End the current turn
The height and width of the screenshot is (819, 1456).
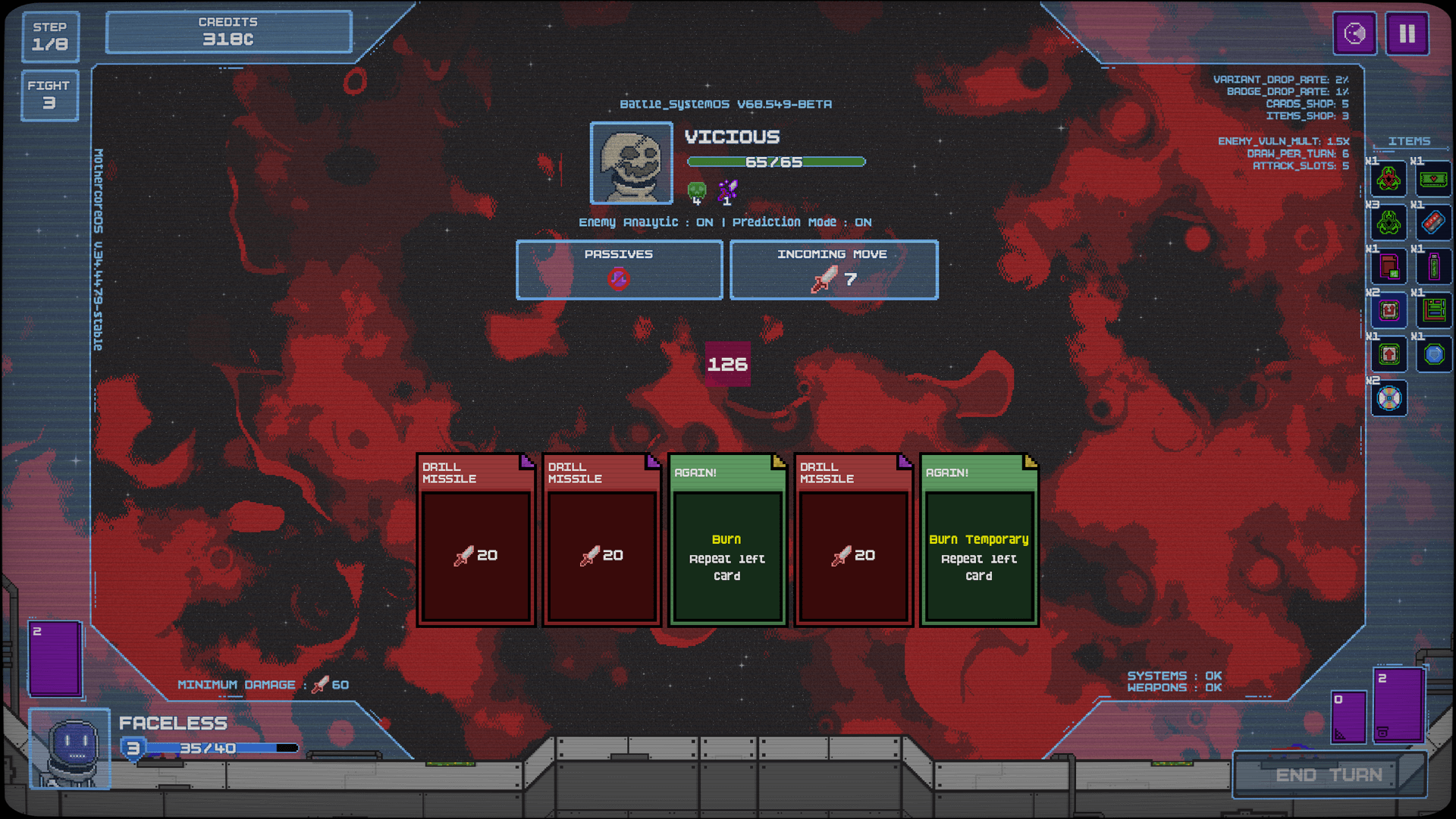[x=1329, y=775]
